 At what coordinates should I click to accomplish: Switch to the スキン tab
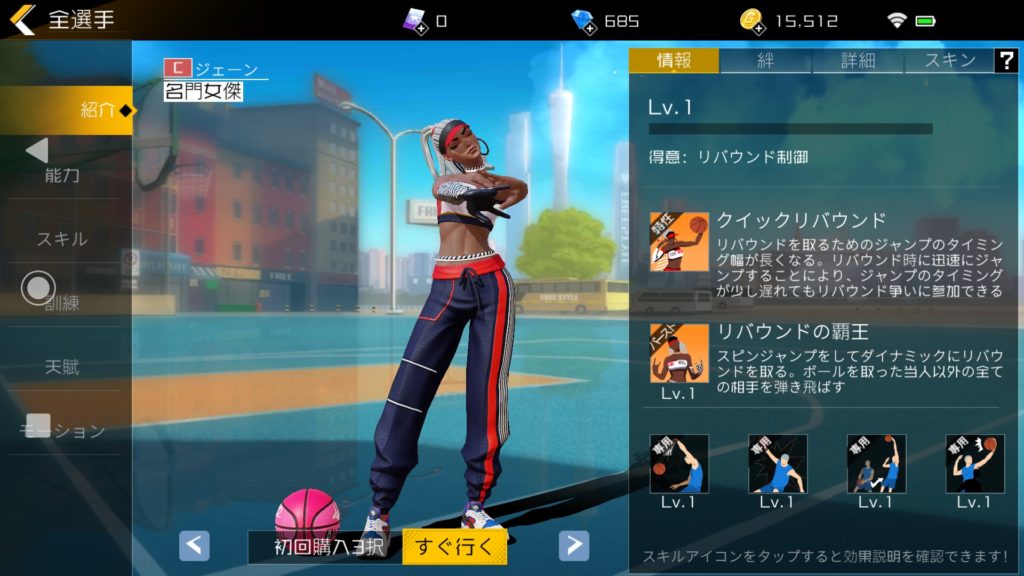tap(948, 60)
